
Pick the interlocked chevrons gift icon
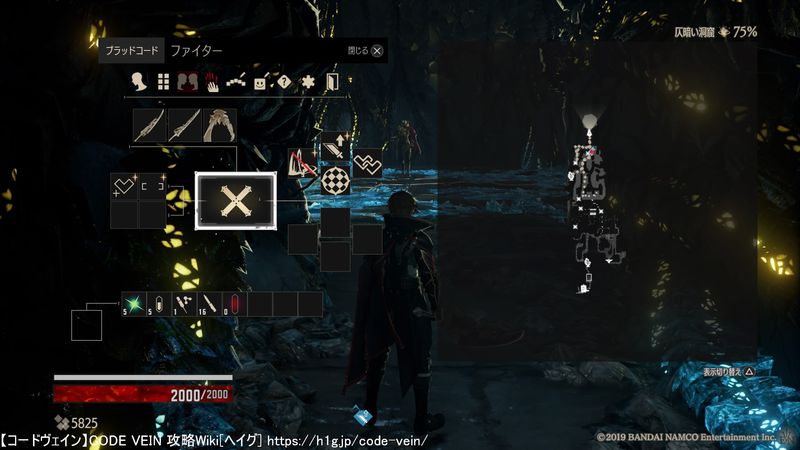tap(367, 163)
